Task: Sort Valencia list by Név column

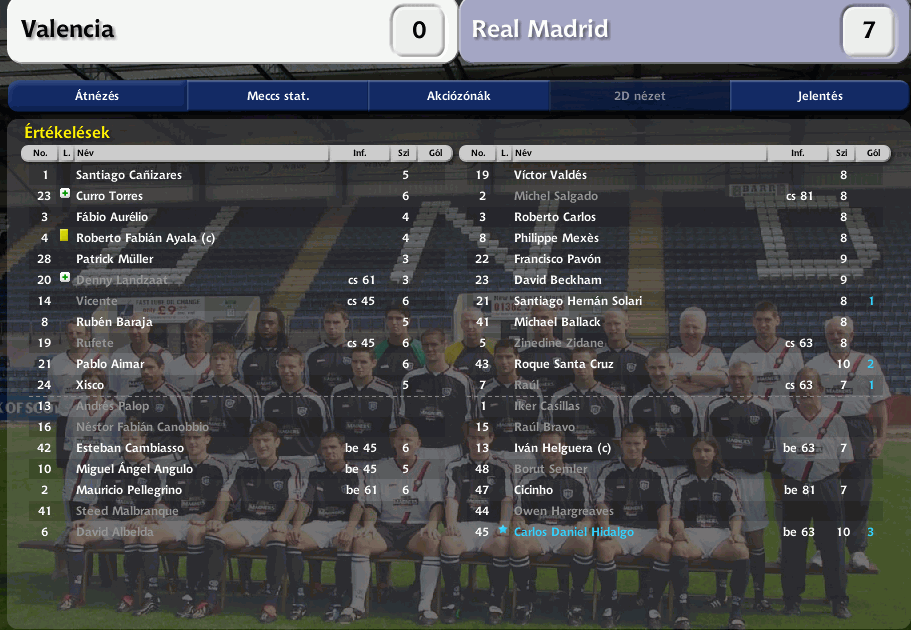Action: point(200,154)
